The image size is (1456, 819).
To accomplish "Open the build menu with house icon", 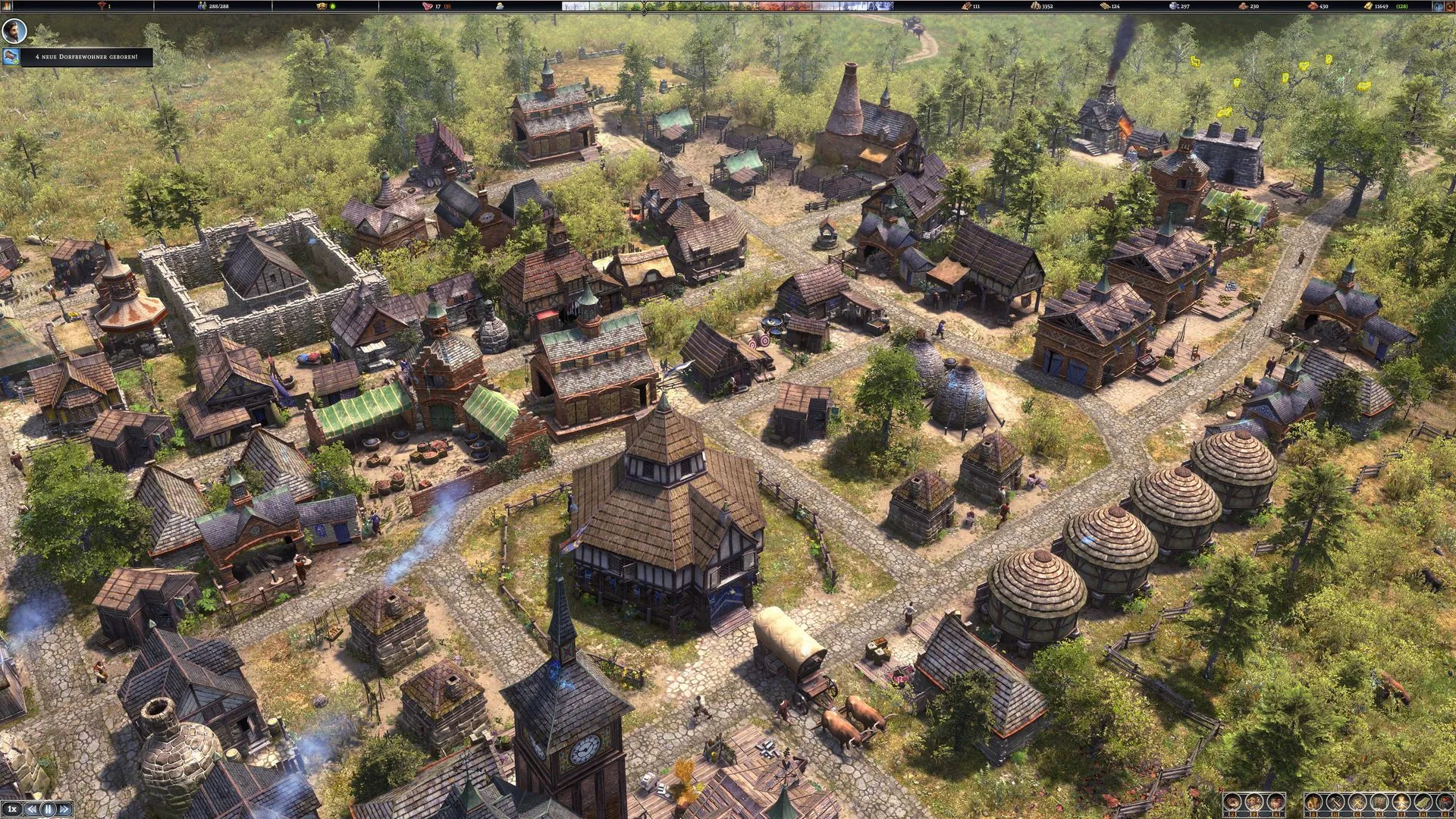I will [x=1314, y=802].
